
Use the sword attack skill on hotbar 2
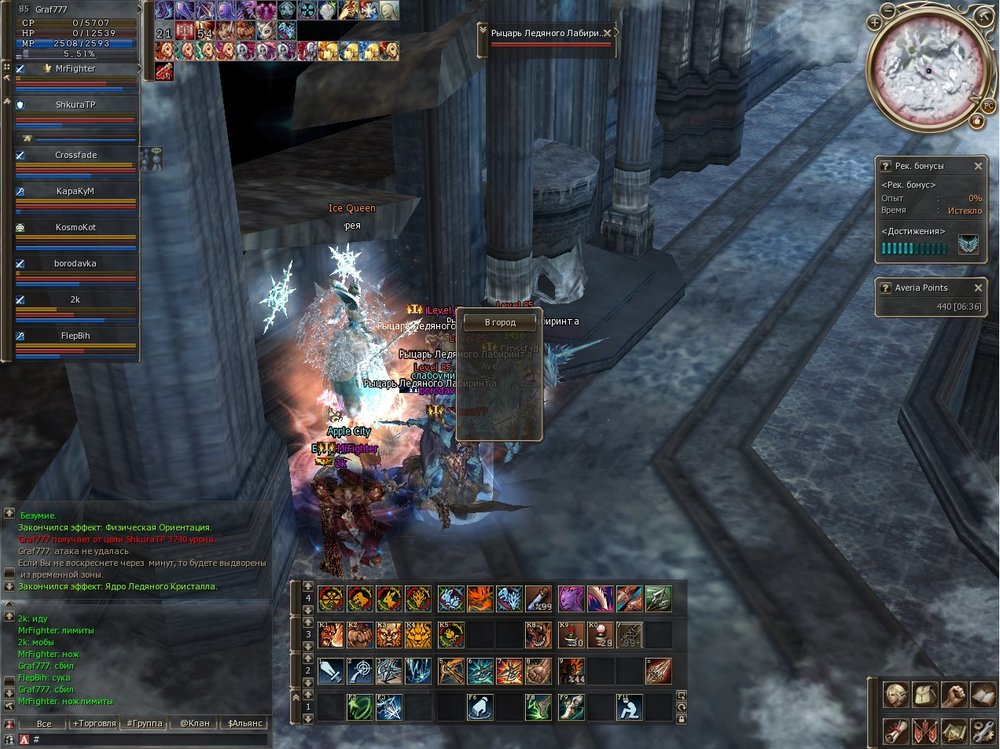329,670
